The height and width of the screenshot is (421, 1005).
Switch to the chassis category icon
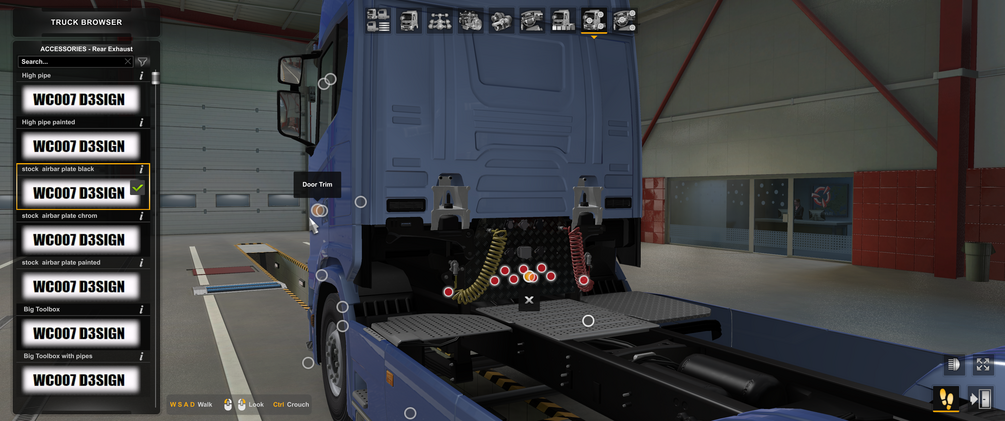point(440,20)
